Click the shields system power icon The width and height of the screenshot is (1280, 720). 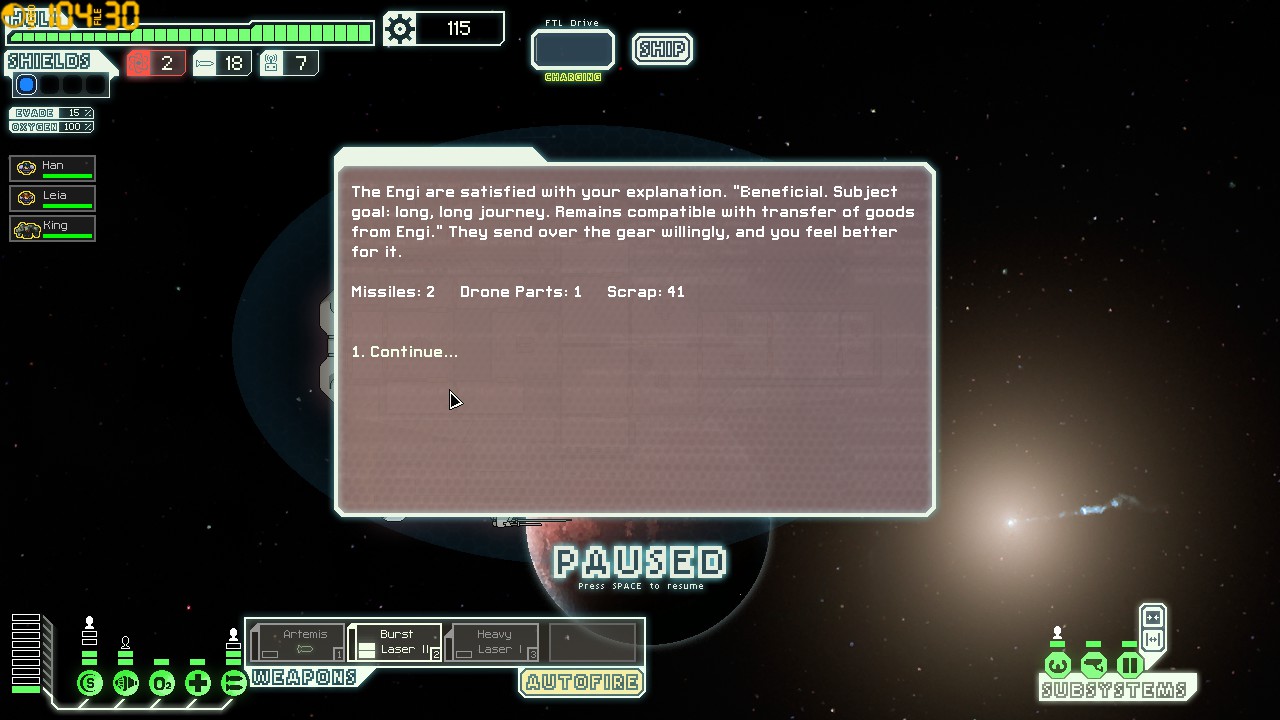[x=90, y=684]
